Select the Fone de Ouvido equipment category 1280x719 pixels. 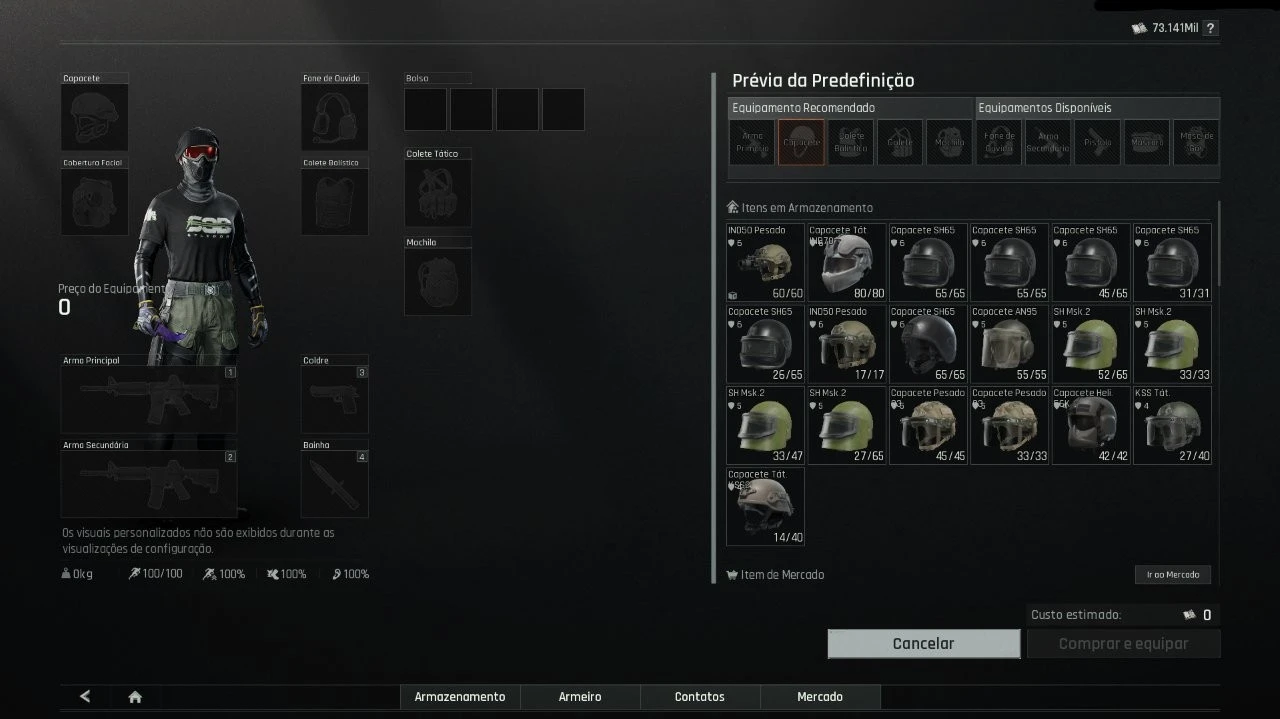point(999,142)
